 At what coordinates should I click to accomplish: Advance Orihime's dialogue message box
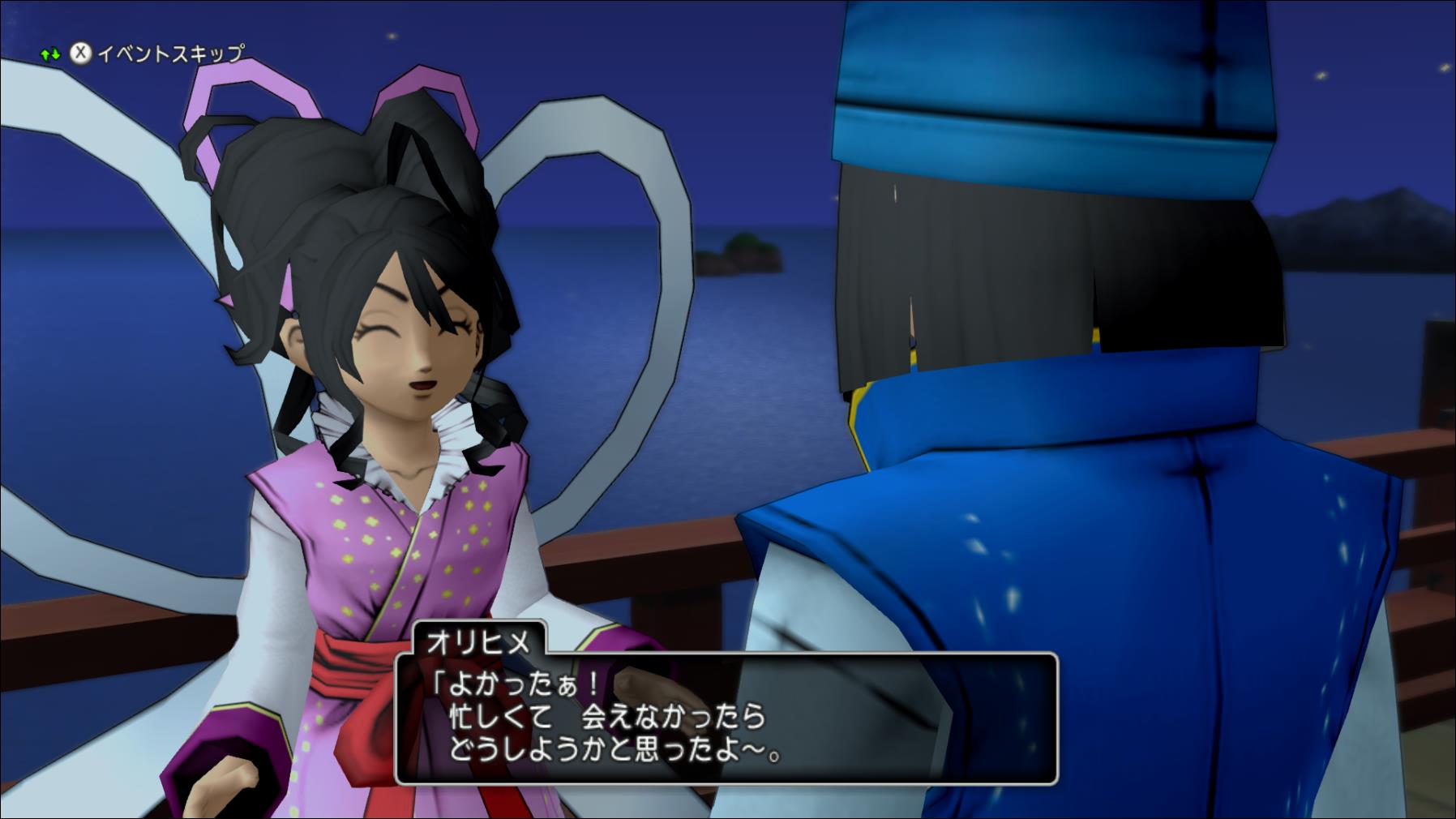pyautogui.click(x=726, y=718)
